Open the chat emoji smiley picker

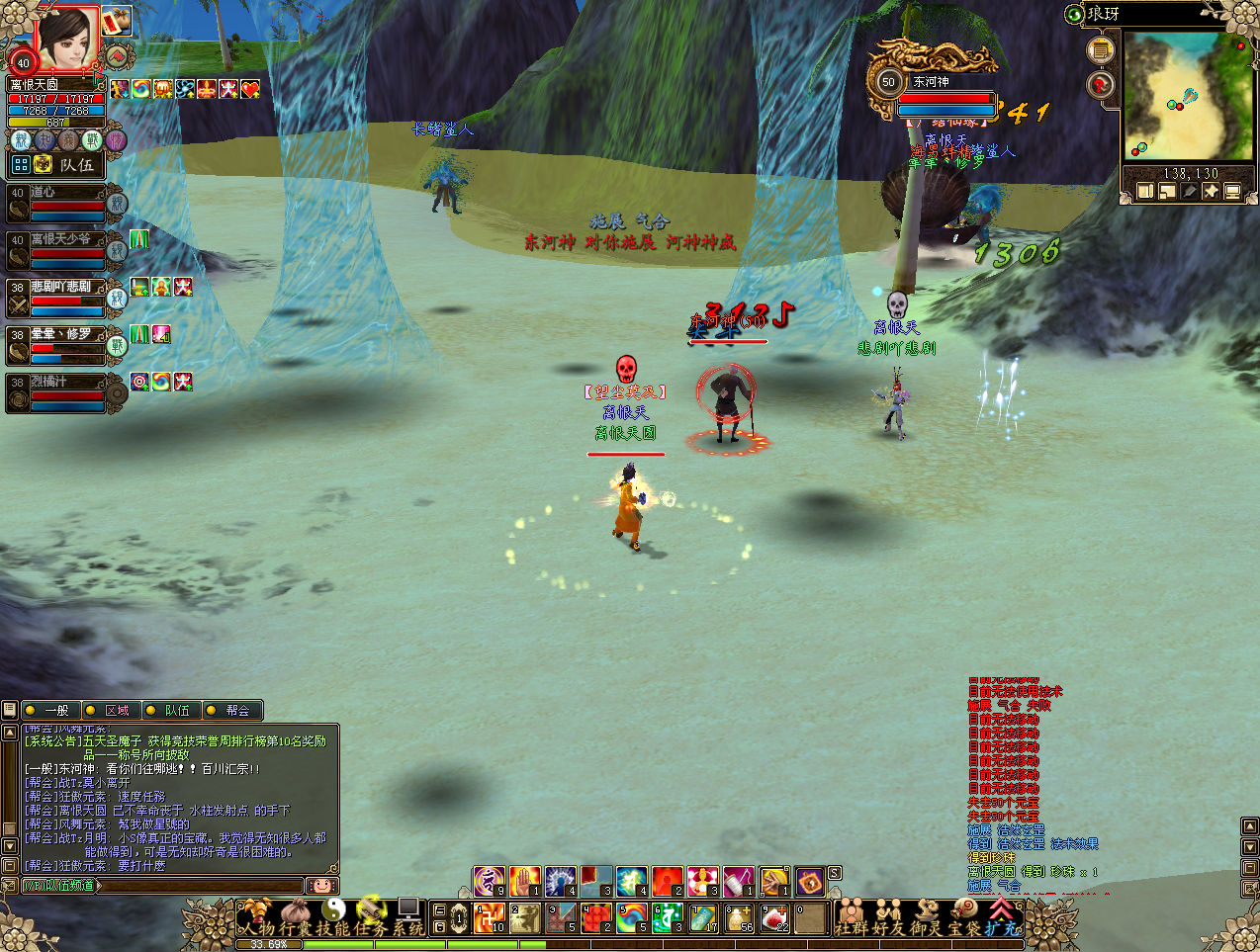pyautogui.click(x=321, y=885)
